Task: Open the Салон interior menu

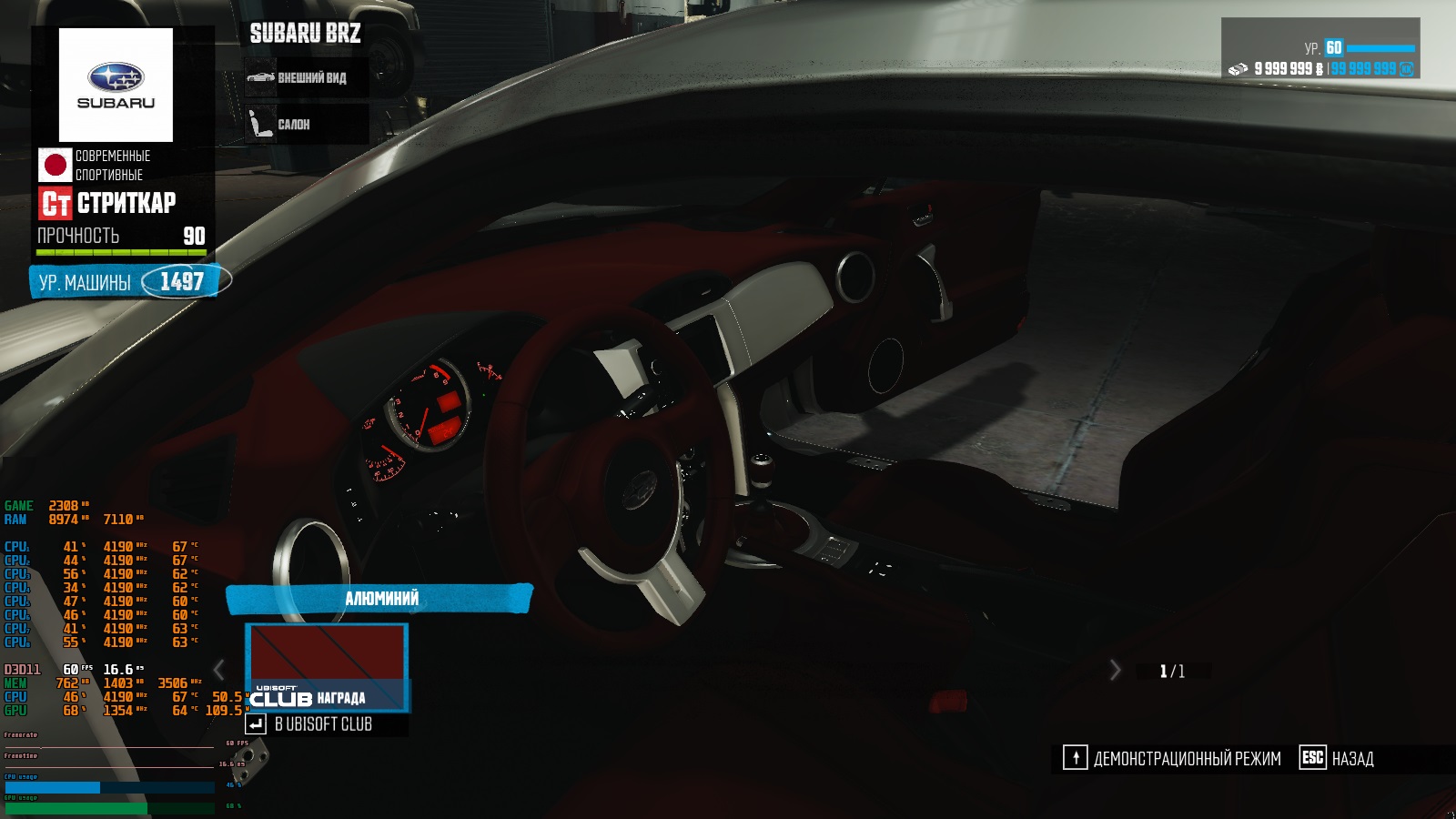Action: click(307, 125)
